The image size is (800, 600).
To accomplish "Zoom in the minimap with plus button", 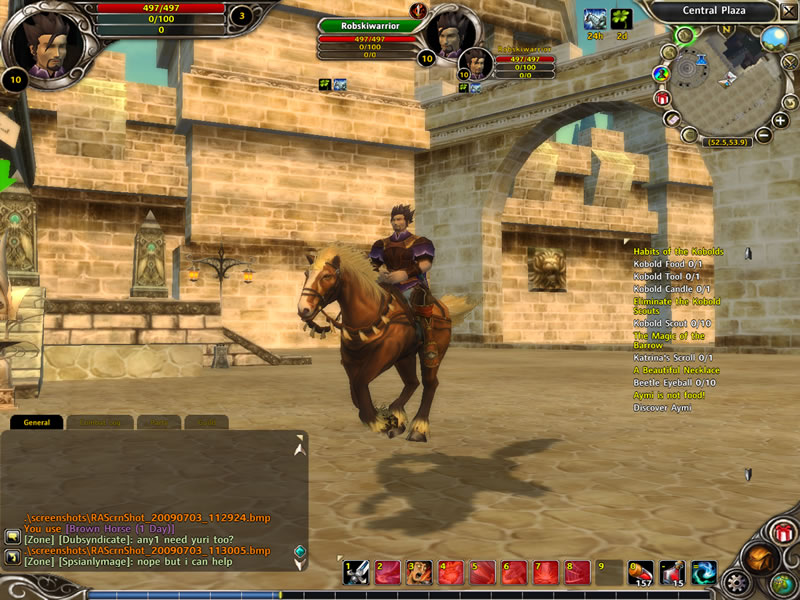I will 780,119.
